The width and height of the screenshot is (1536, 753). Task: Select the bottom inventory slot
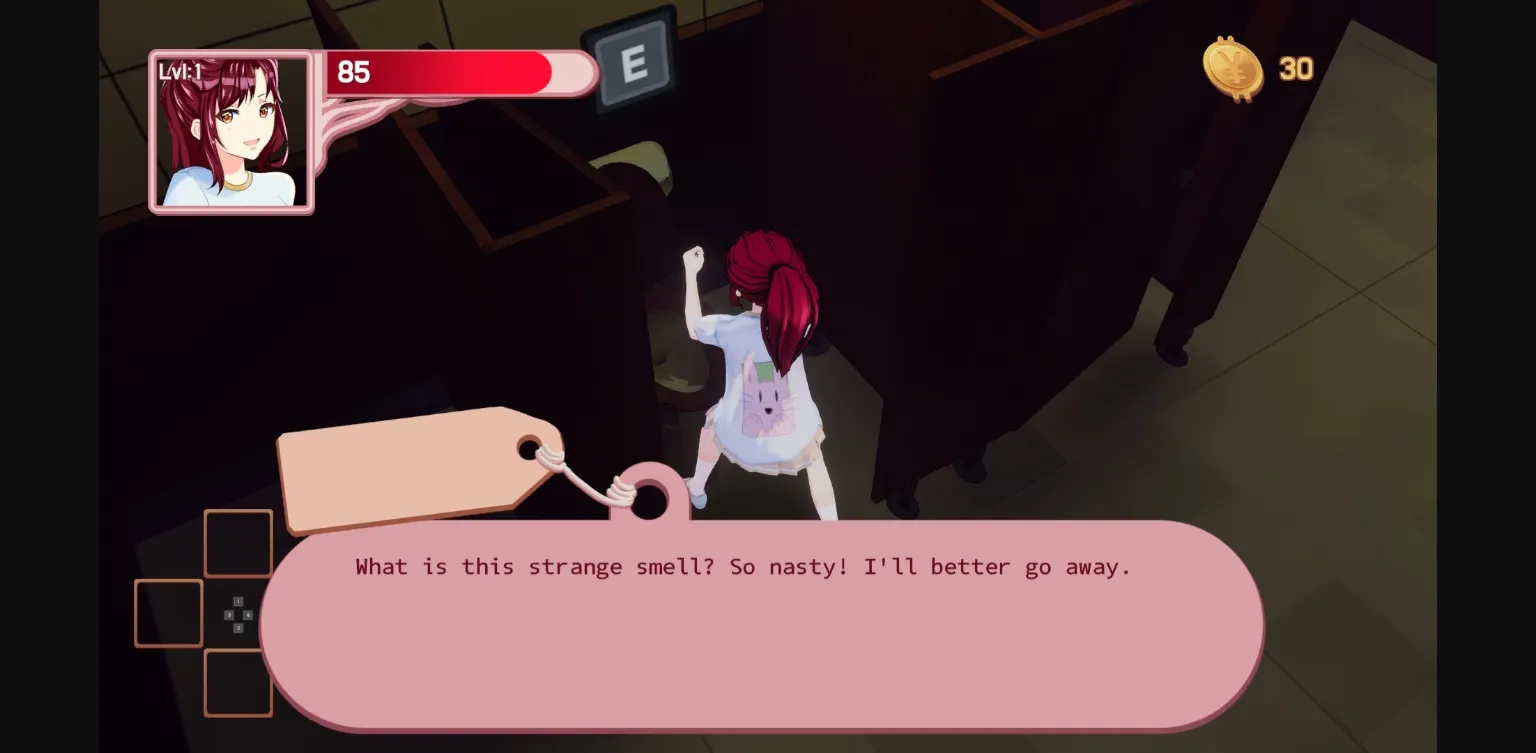[238, 683]
